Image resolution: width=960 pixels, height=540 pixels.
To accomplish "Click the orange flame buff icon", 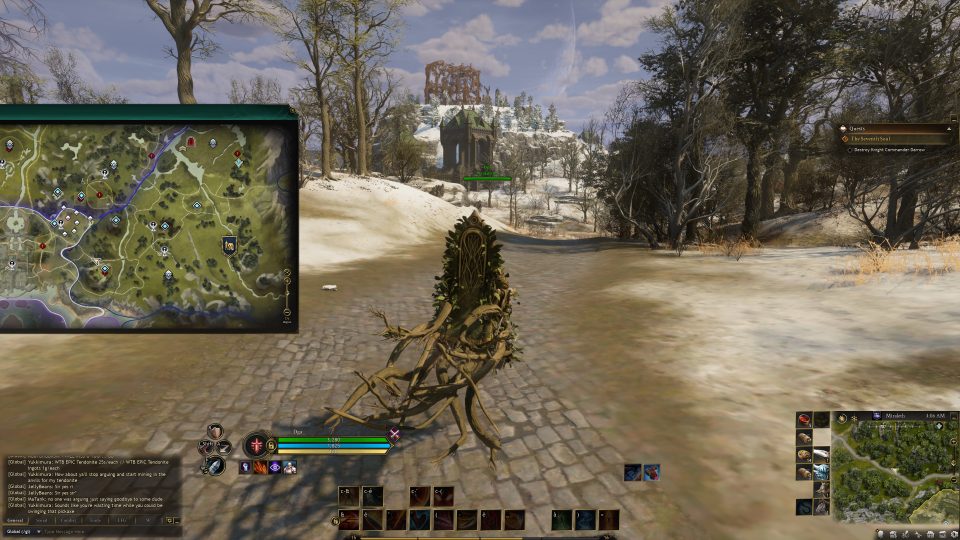I will (260, 467).
